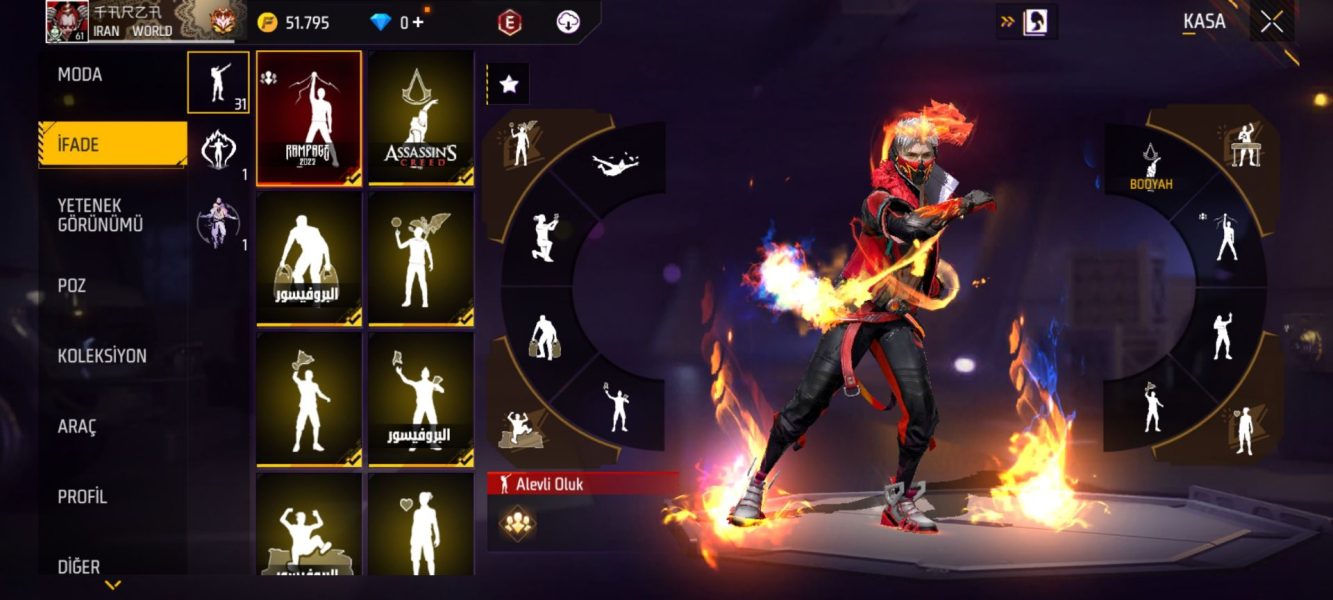Choose the Assassin's Creed emote card

[x=421, y=118]
